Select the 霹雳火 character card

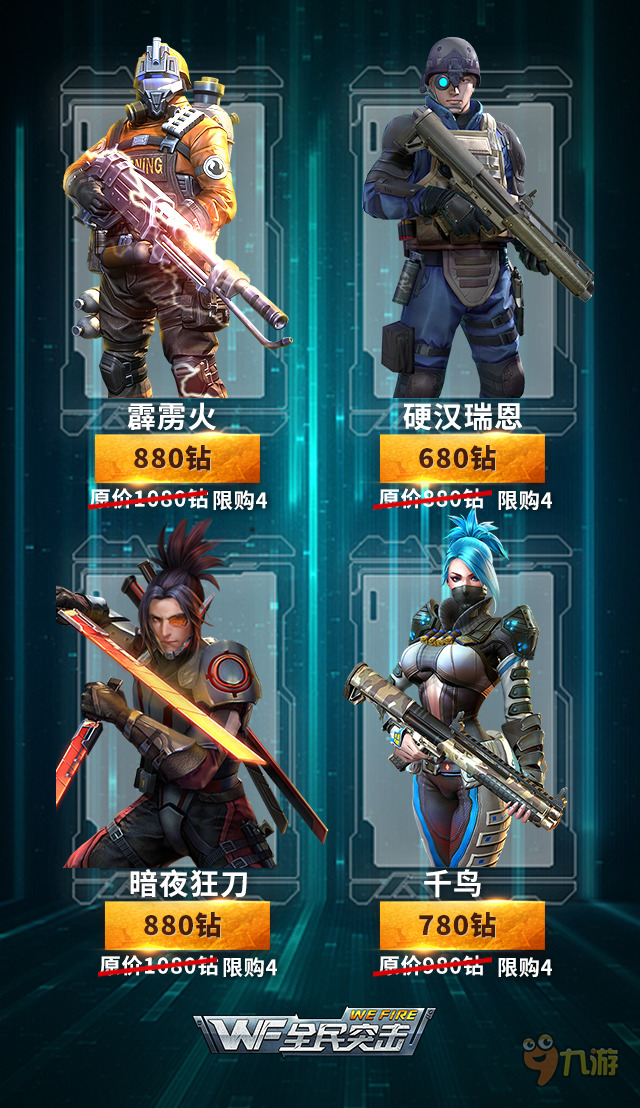coord(175,230)
